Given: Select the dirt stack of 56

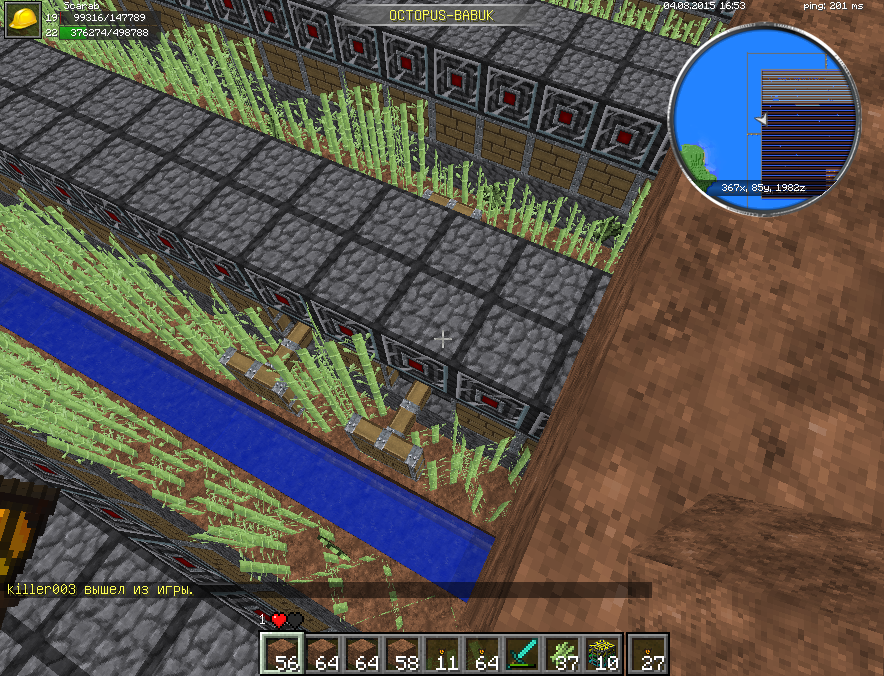Looking at the screenshot, I should tap(282, 653).
